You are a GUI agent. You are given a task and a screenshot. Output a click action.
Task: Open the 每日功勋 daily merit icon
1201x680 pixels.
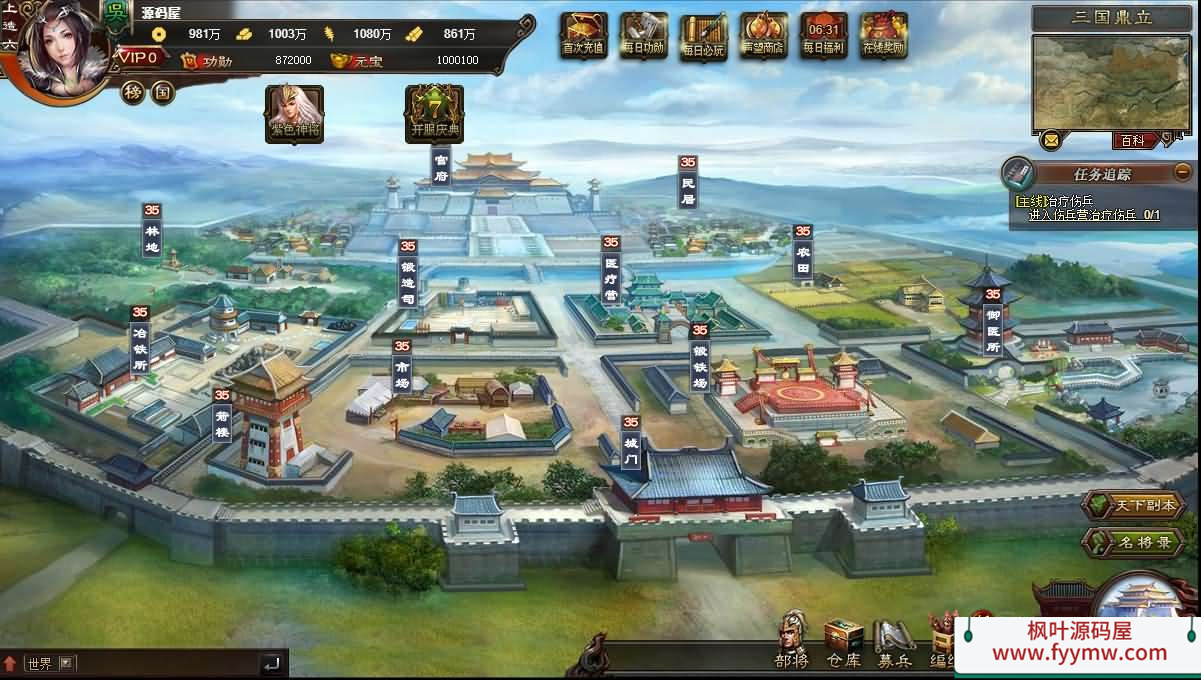[x=644, y=36]
